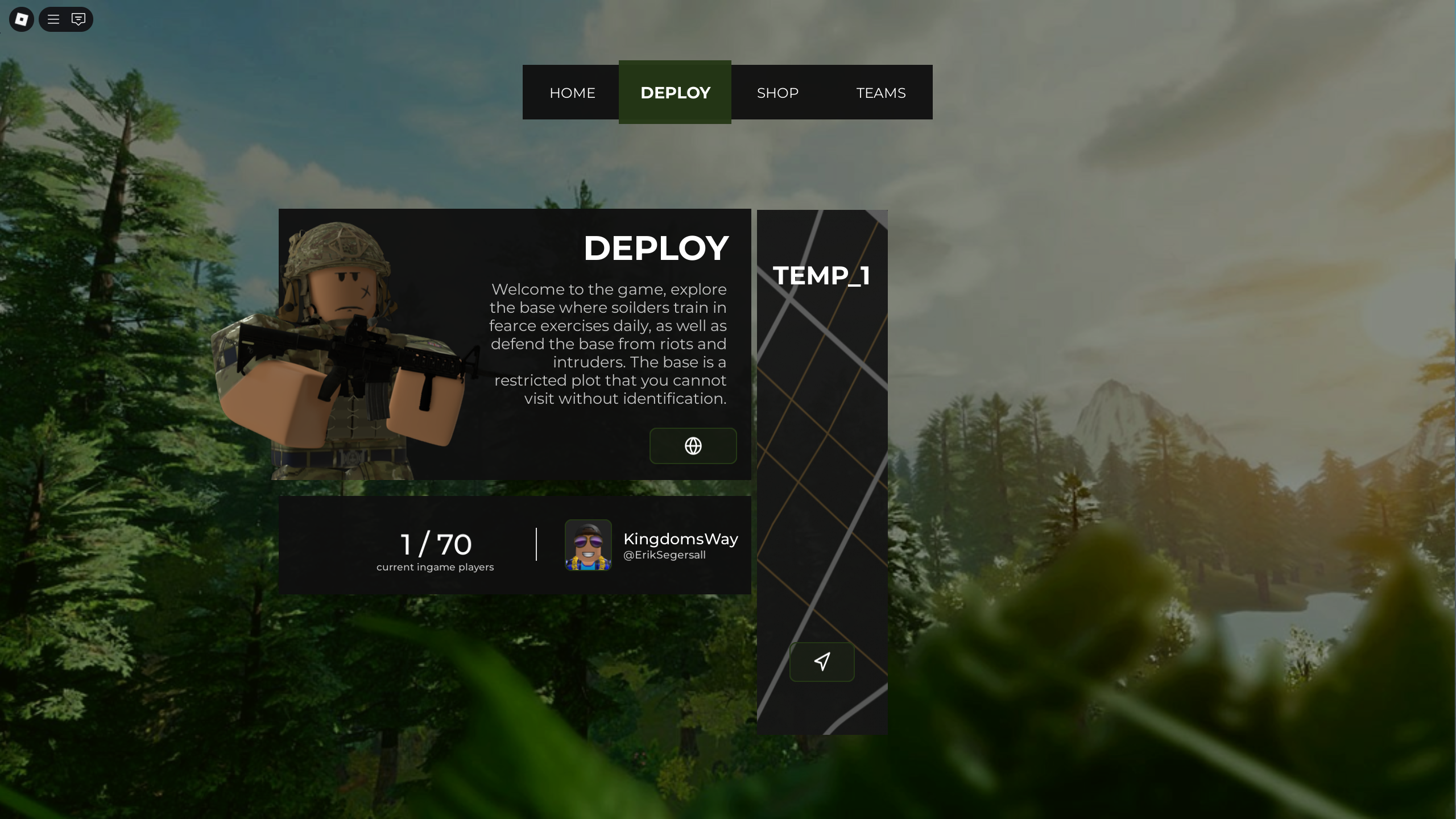Click the map grid area of TEMP_1

822,483
